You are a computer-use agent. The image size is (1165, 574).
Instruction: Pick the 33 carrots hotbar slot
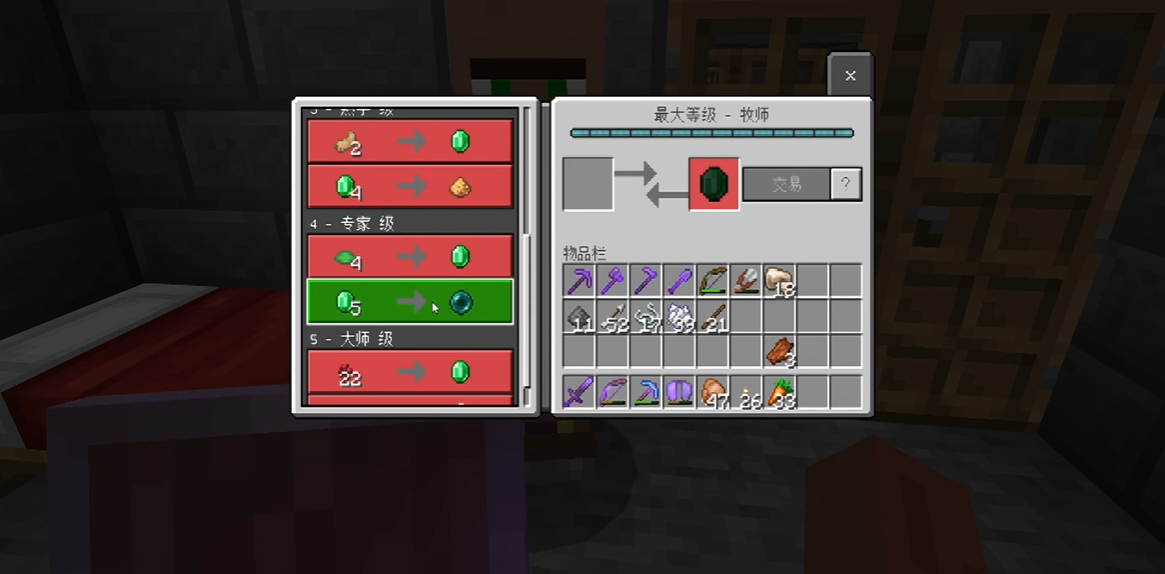click(x=778, y=391)
